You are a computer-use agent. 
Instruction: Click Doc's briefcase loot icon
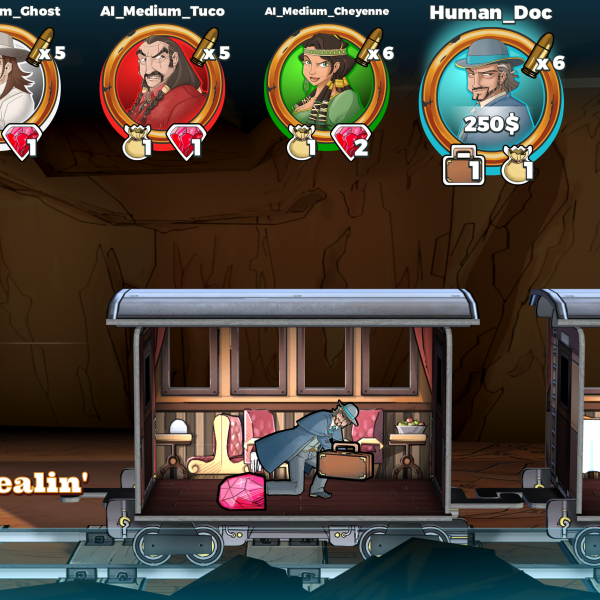point(461,167)
